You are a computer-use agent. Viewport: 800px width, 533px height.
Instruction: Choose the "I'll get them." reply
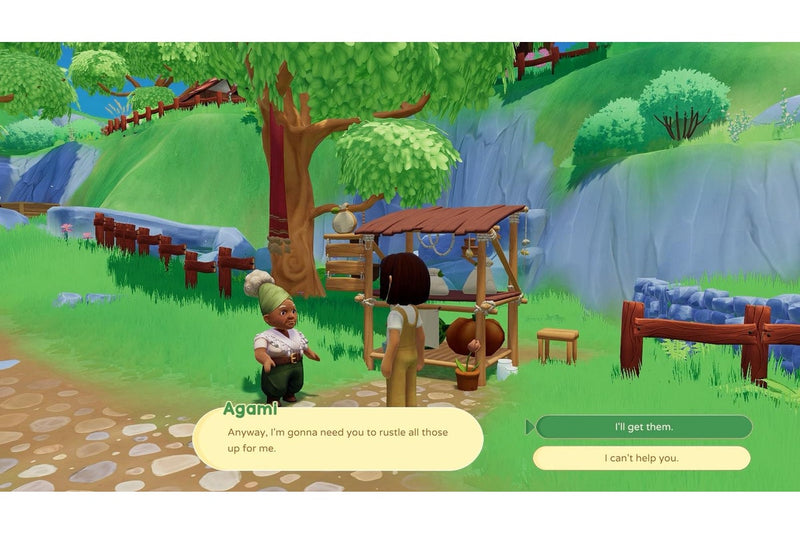643,427
